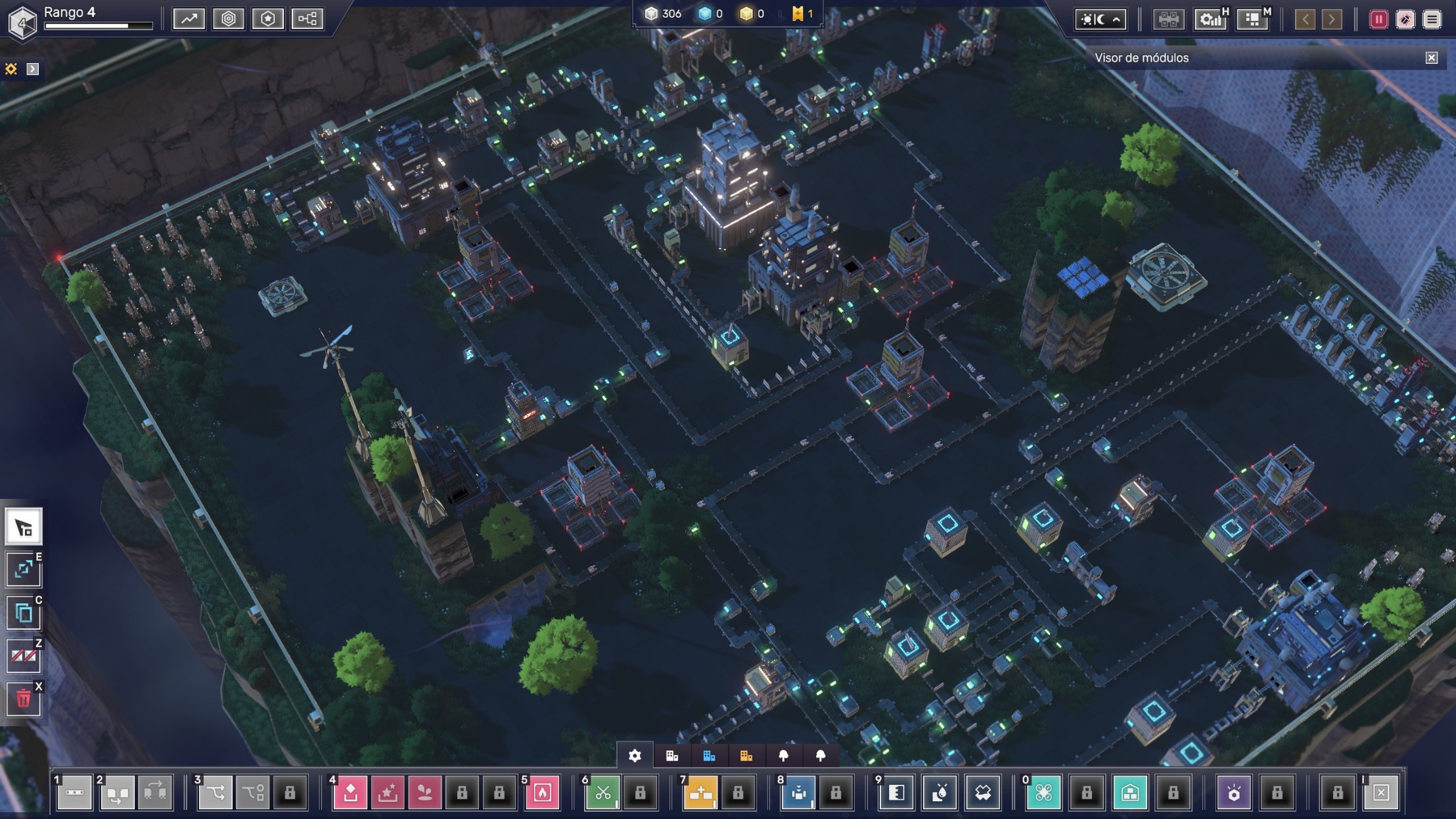Select the purple hexagon light building
The width and height of the screenshot is (1456, 819).
point(1233,793)
